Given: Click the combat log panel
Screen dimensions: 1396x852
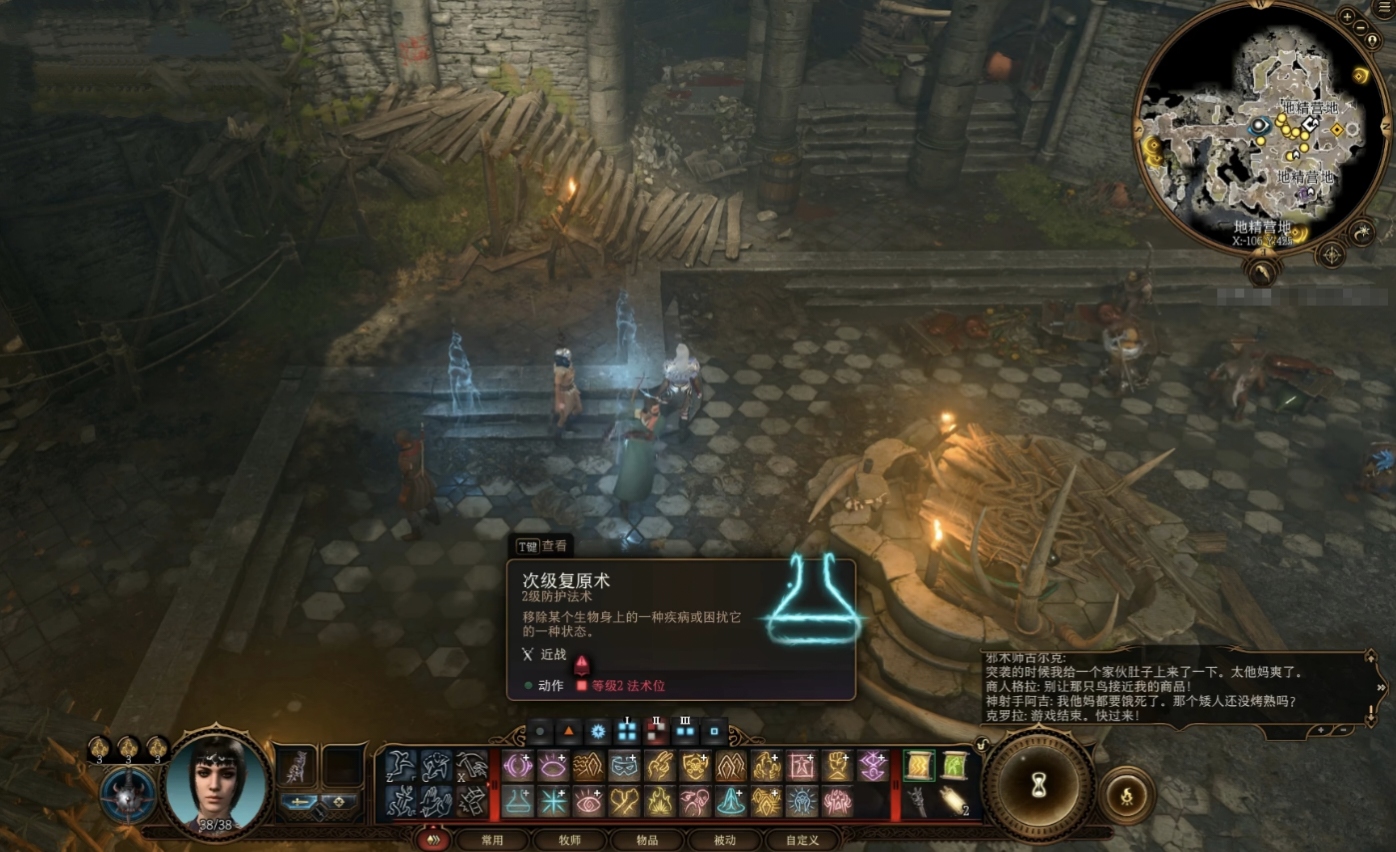Looking at the screenshot, I should [x=1175, y=690].
